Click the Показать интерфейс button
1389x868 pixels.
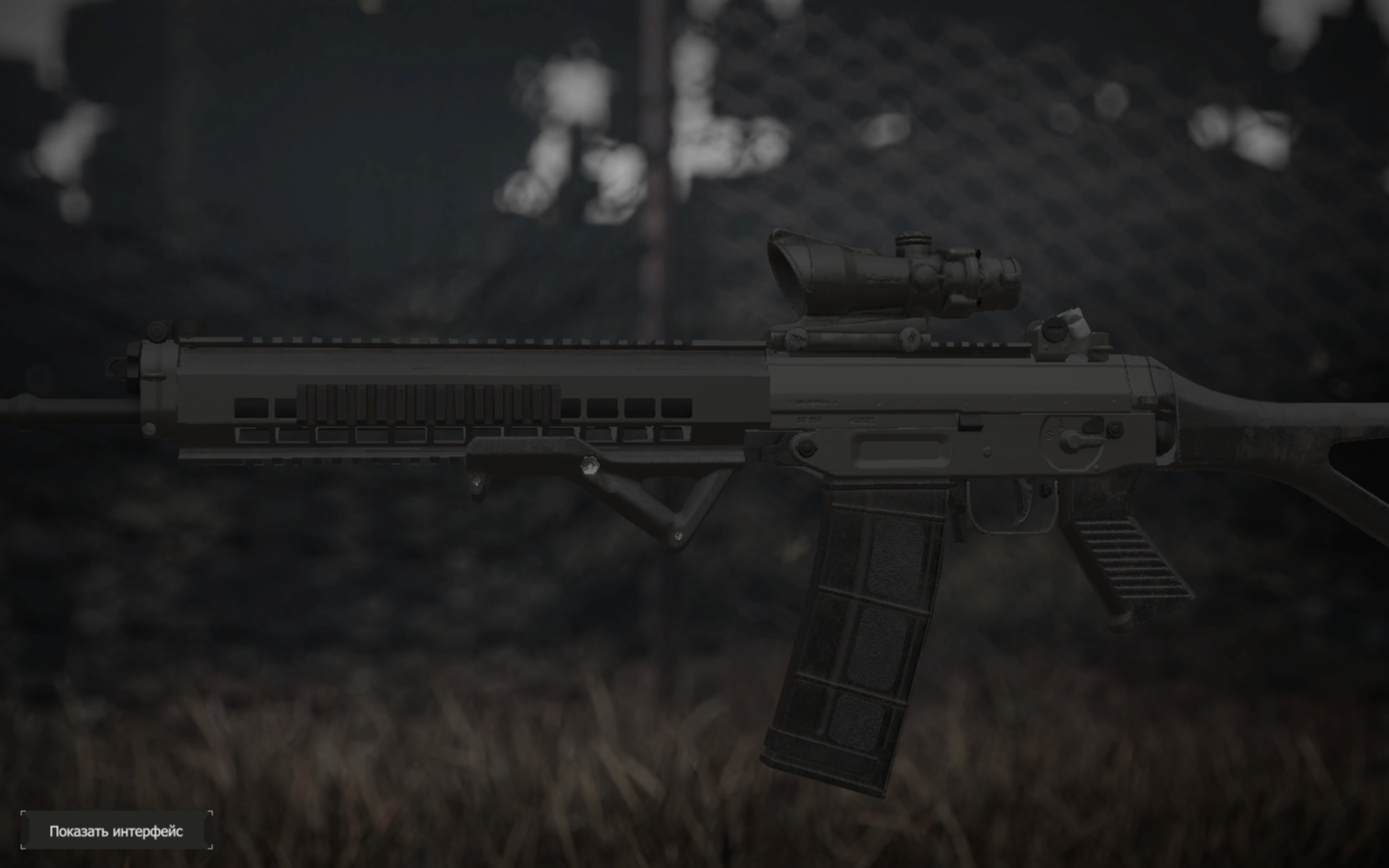[116, 830]
